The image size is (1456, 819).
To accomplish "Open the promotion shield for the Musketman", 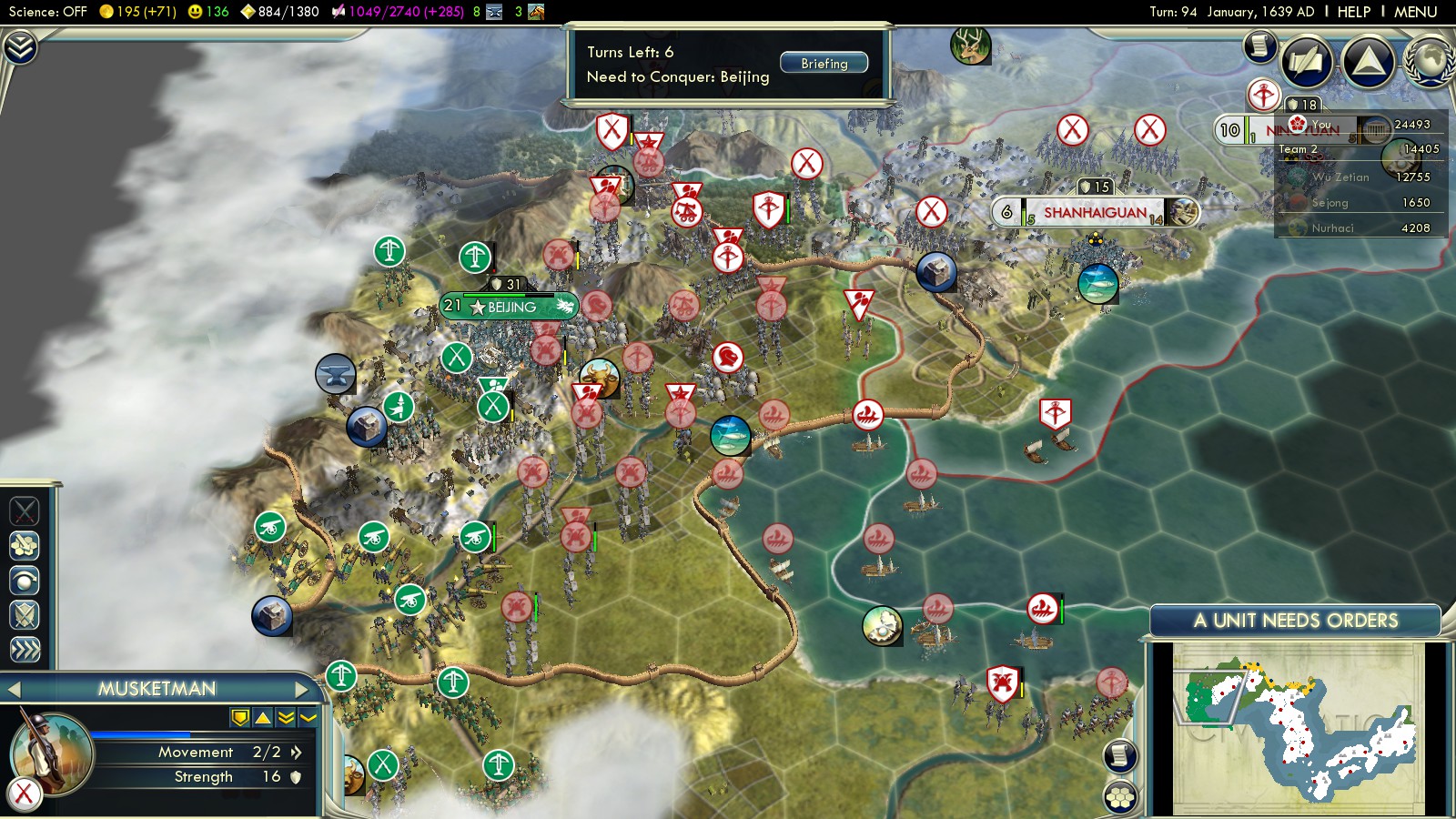I will click(238, 719).
